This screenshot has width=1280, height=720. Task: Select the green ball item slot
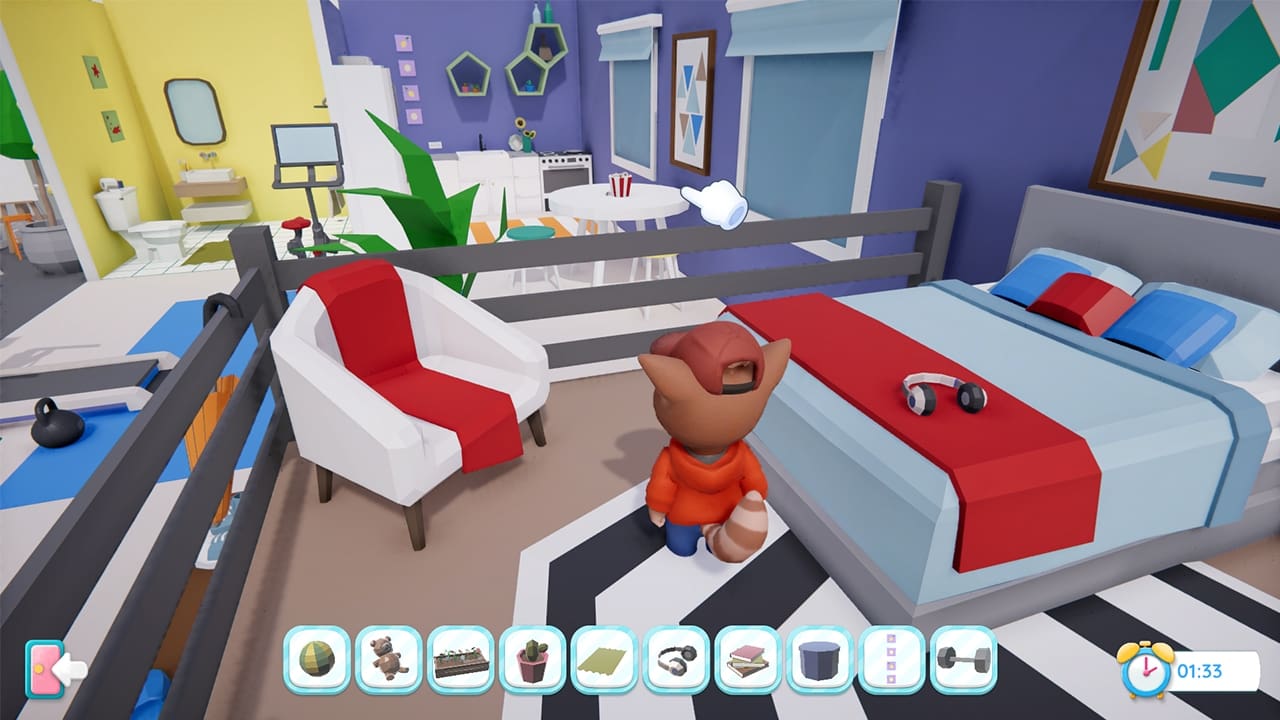317,660
